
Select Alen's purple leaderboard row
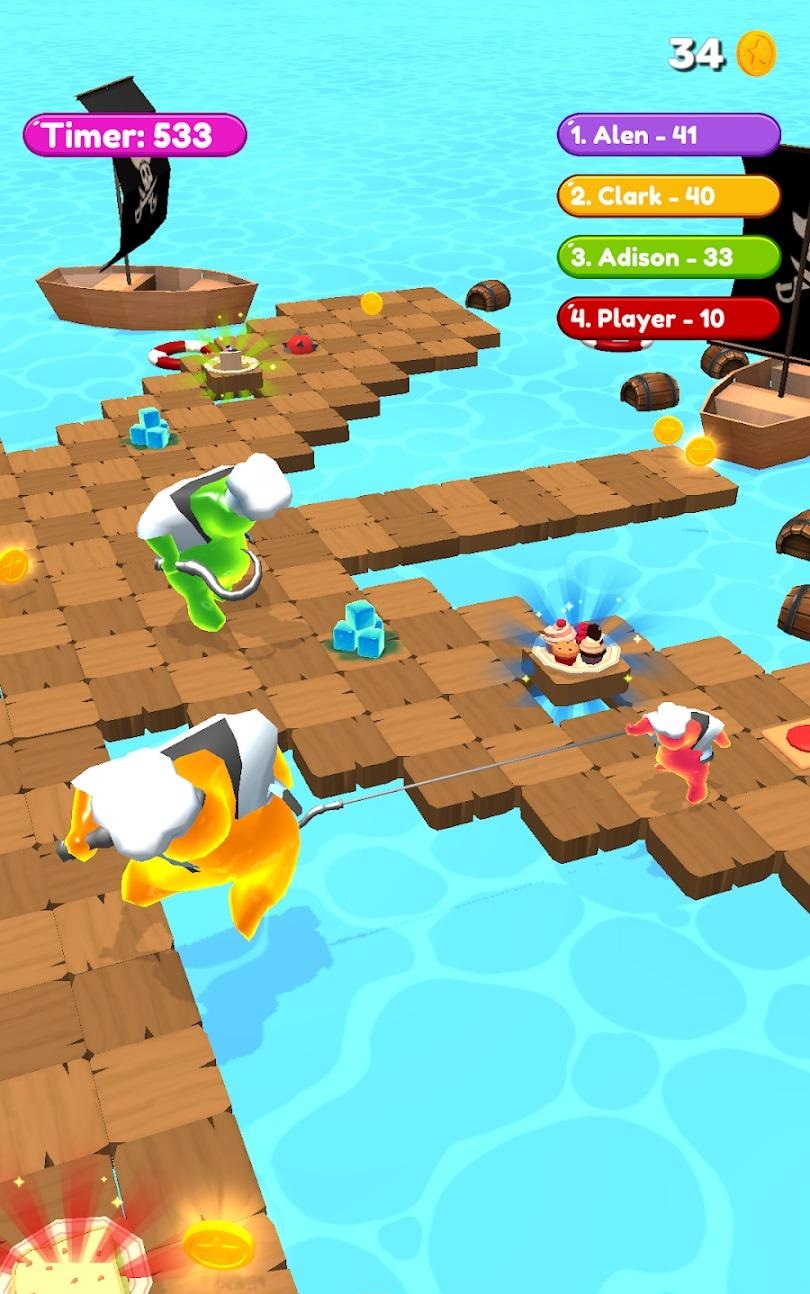668,135
